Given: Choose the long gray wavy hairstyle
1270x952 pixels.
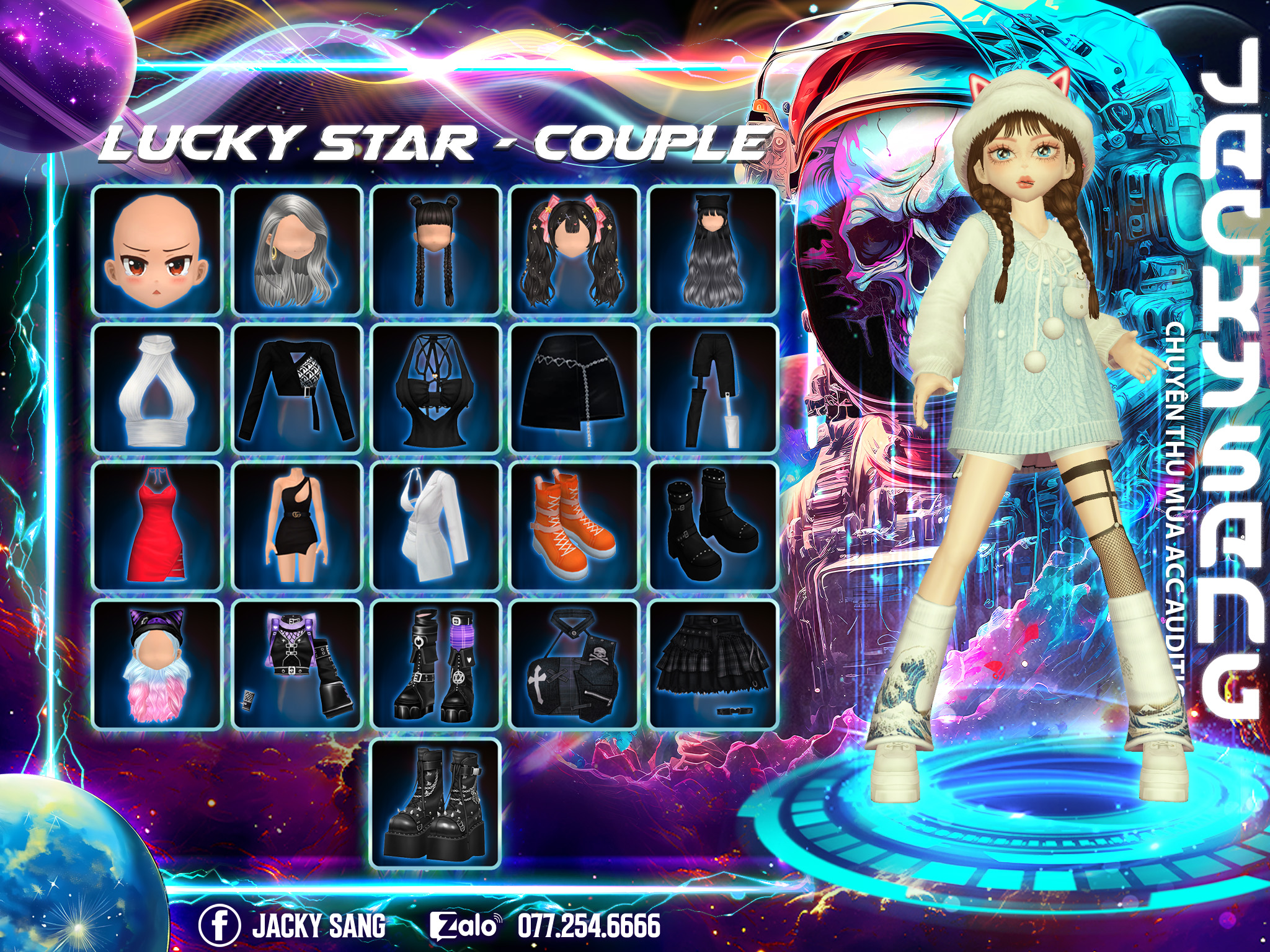Looking at the screenshot, I should (x=296, y=250).
